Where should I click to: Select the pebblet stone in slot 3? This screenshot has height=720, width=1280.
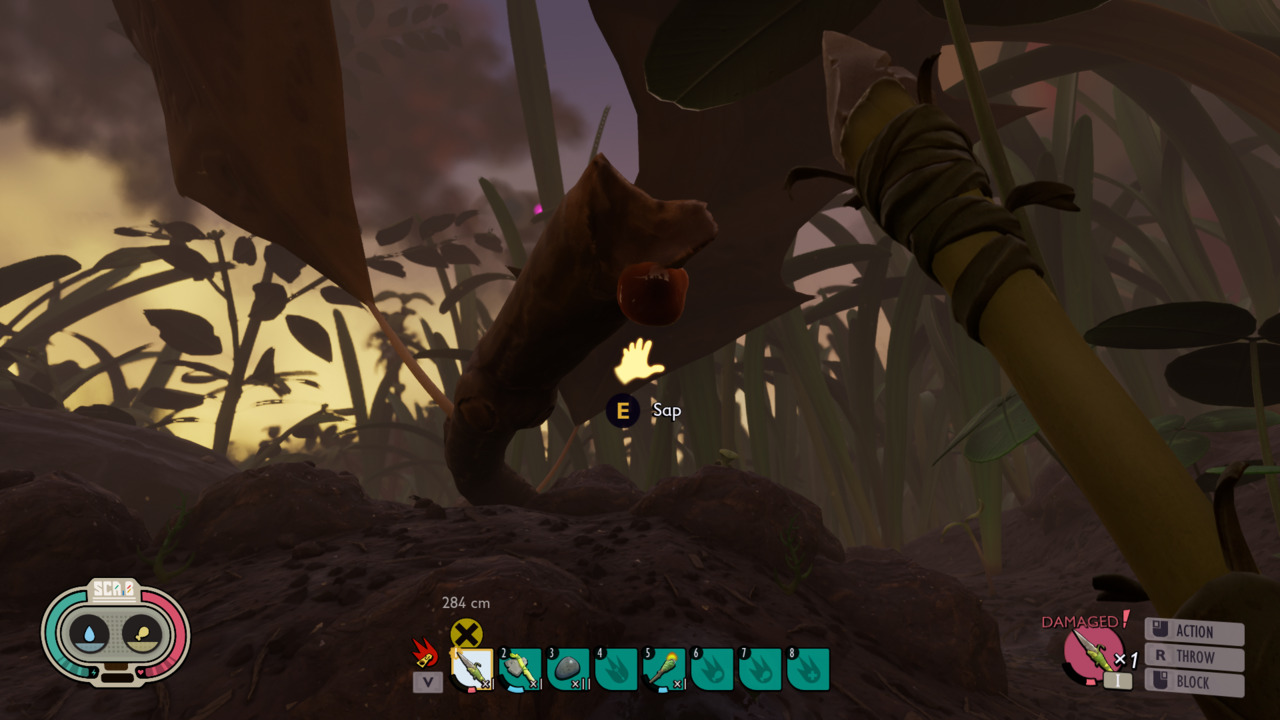tap(568, 669)
